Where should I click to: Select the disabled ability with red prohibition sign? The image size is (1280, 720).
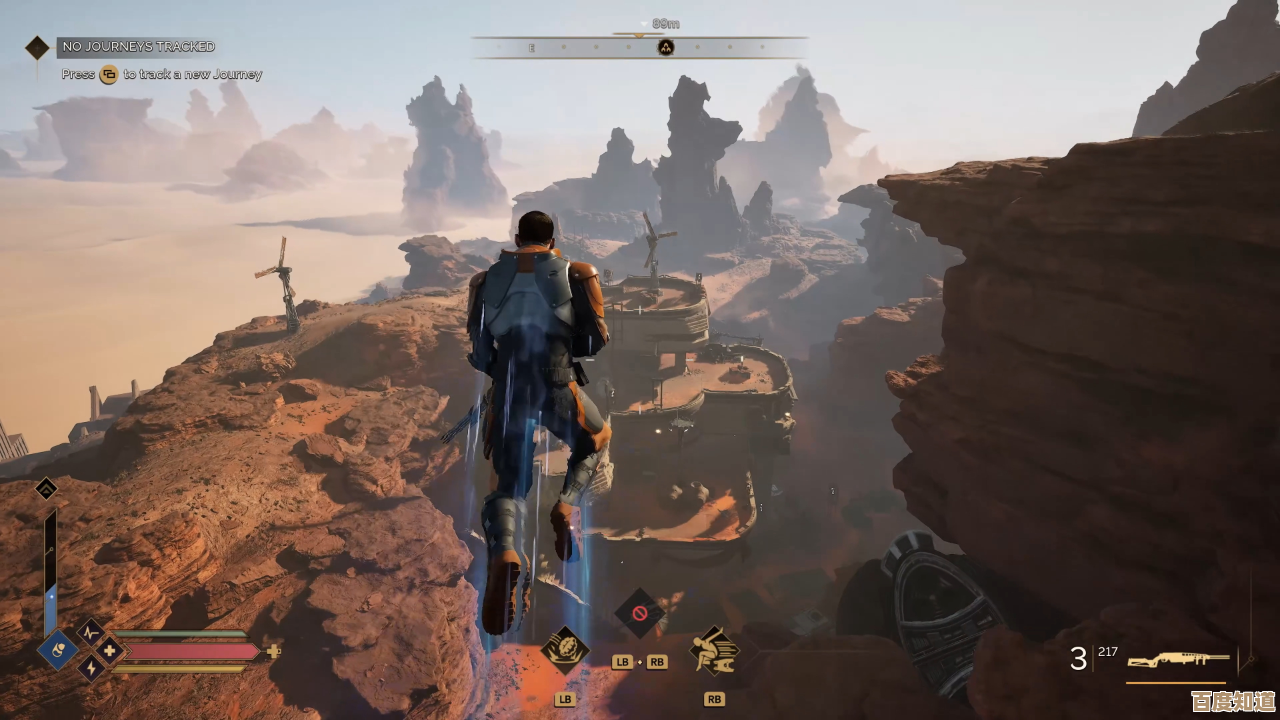[x=639, y=612]
